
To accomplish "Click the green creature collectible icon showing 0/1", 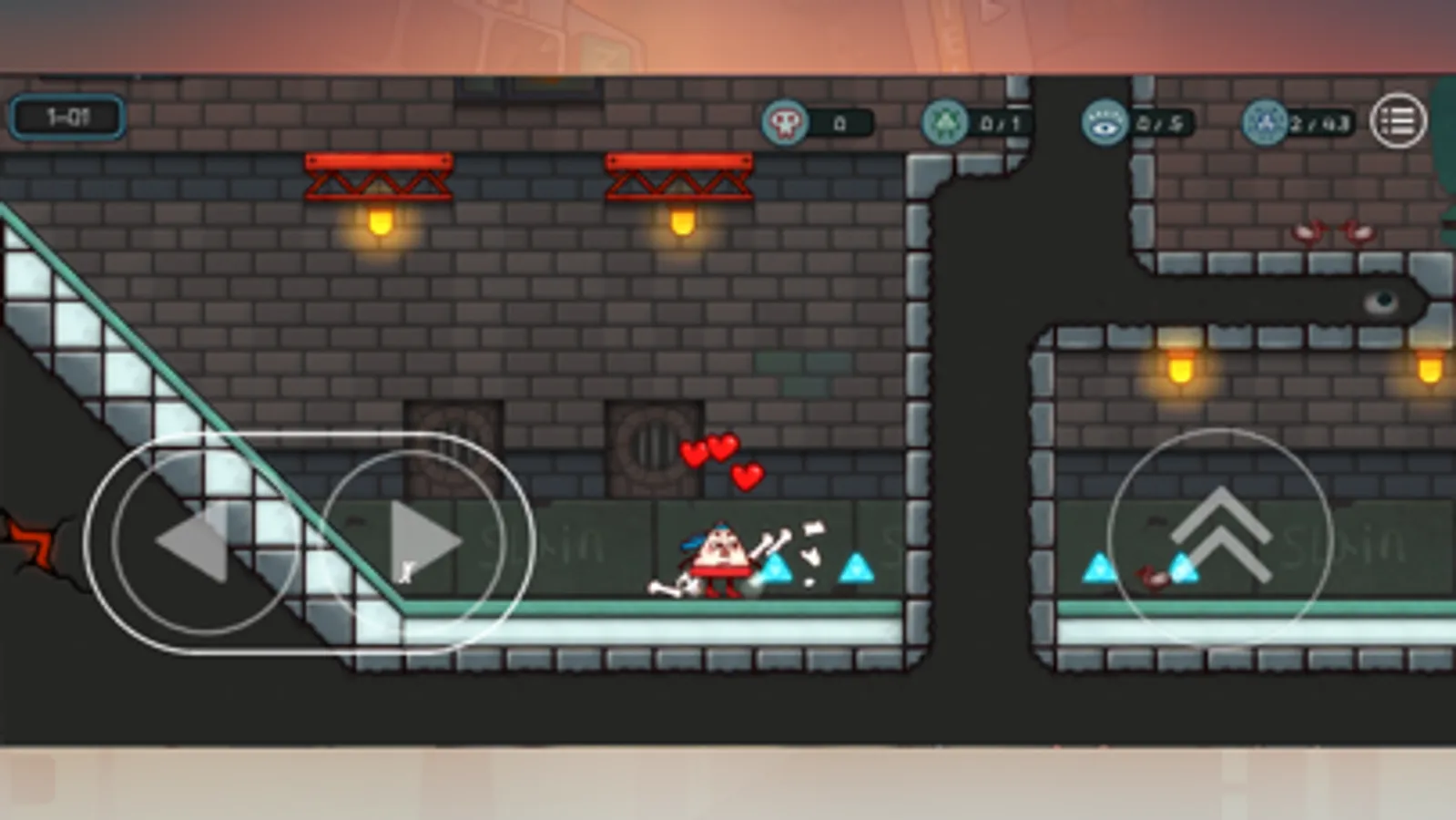I will tap(947, 118).
